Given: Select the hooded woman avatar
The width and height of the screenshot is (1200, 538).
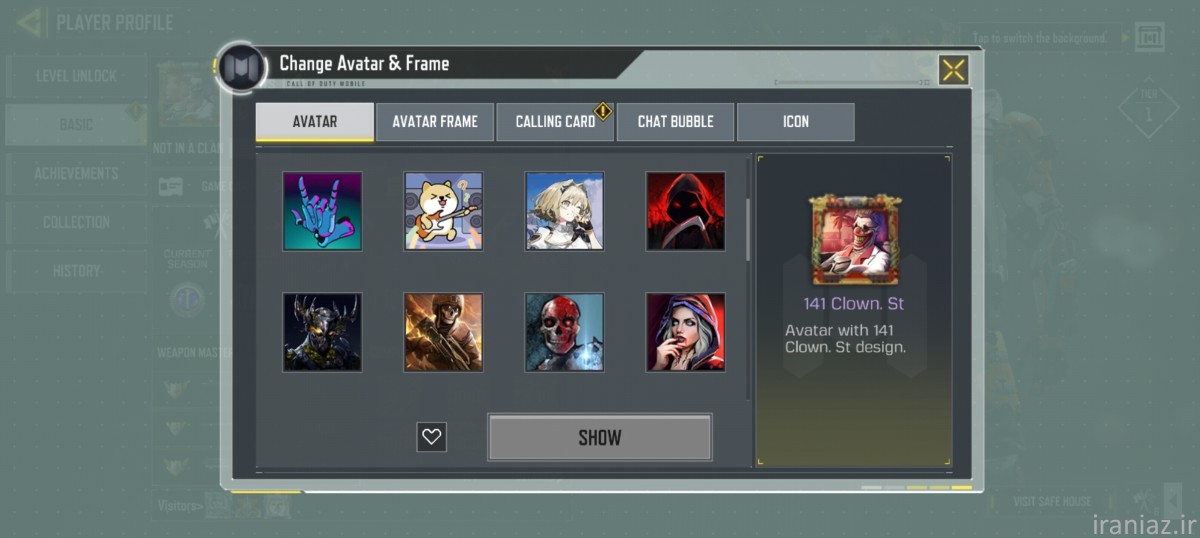Looking at the screenshot, I should [685, 332].
